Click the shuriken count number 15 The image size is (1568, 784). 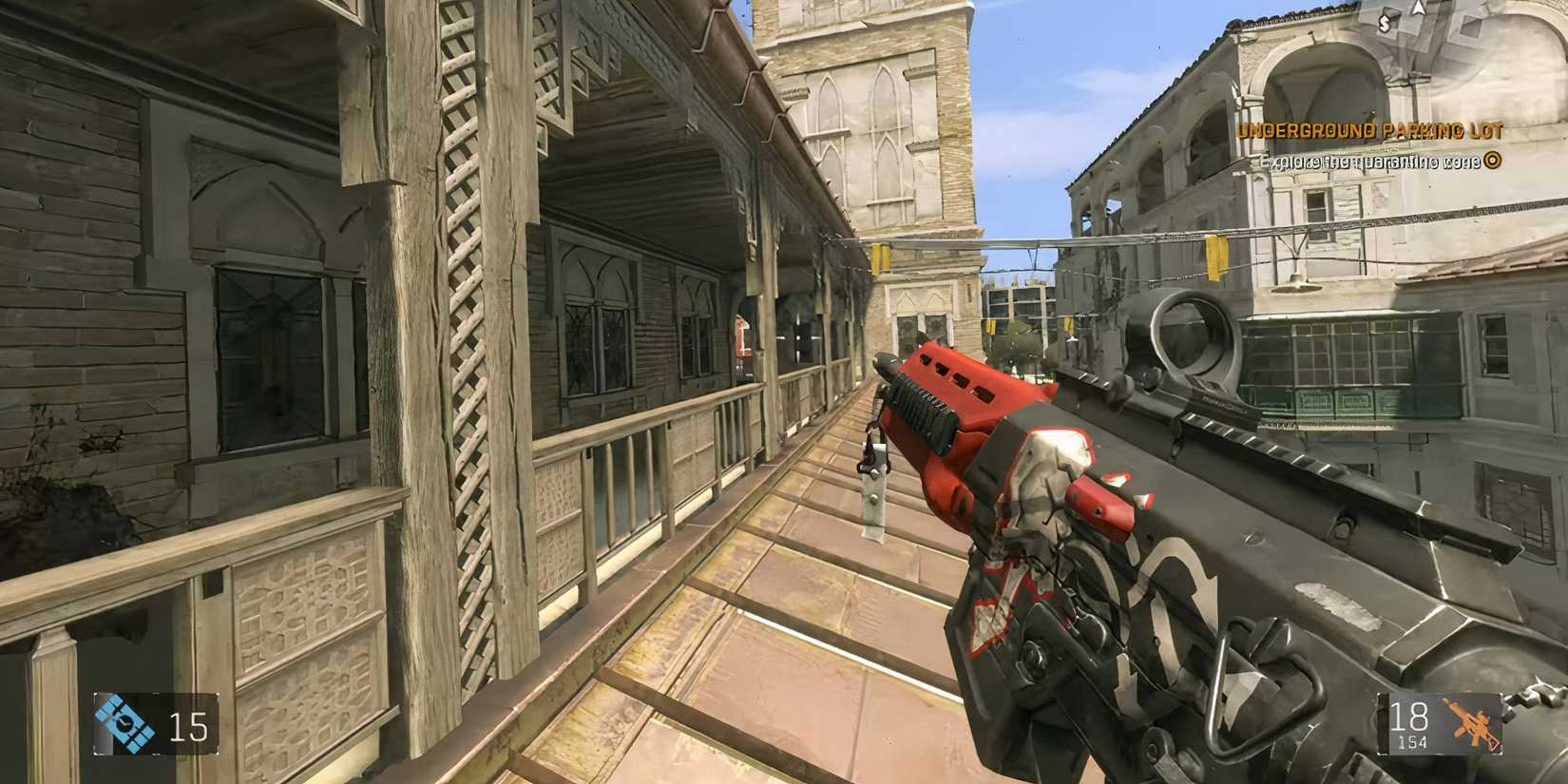(187, 725)
